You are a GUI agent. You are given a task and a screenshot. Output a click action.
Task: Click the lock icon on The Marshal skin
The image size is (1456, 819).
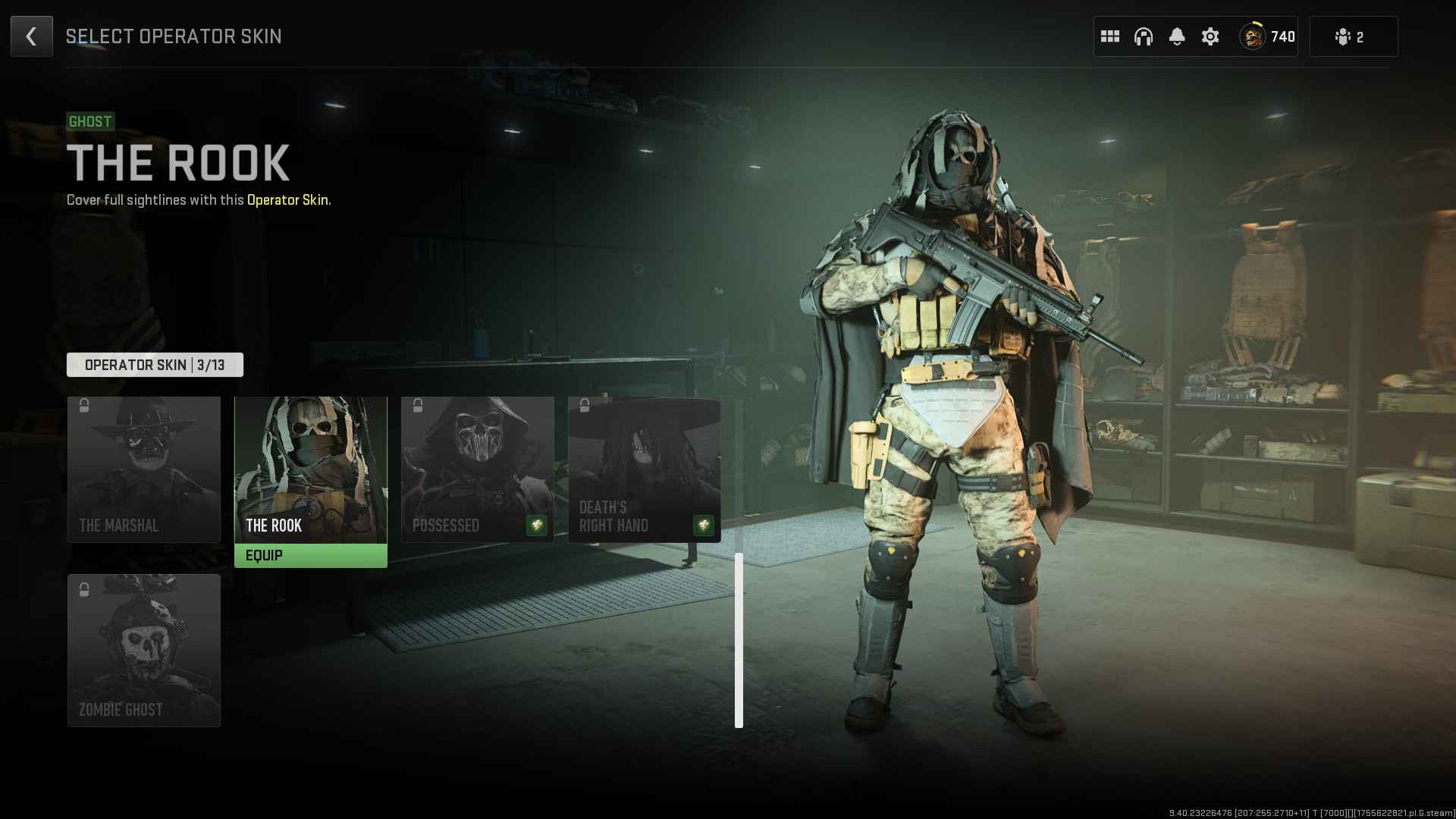(x=83, y=405)
